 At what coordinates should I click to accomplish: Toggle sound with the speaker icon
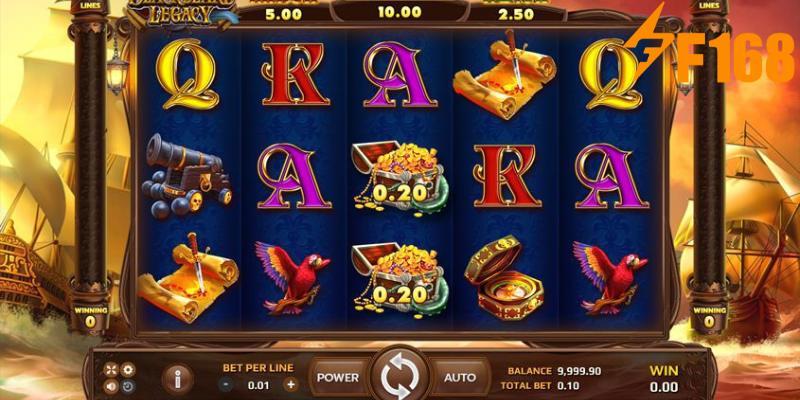[111, 386]
